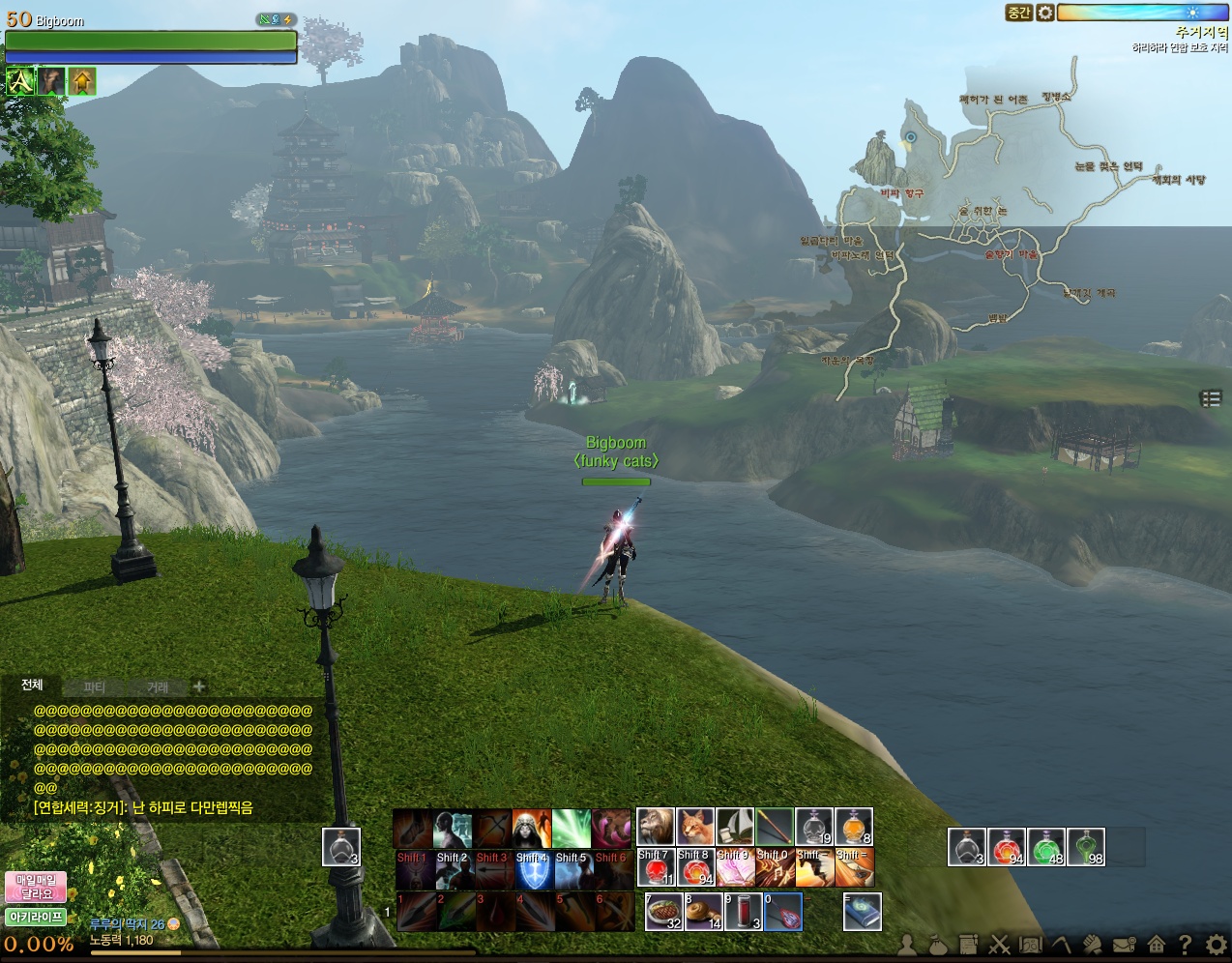The height and width of the screenshot is (963, 1232).
Task: Use the red potion with 94 on the right bar
Action: coord(1007,847)
